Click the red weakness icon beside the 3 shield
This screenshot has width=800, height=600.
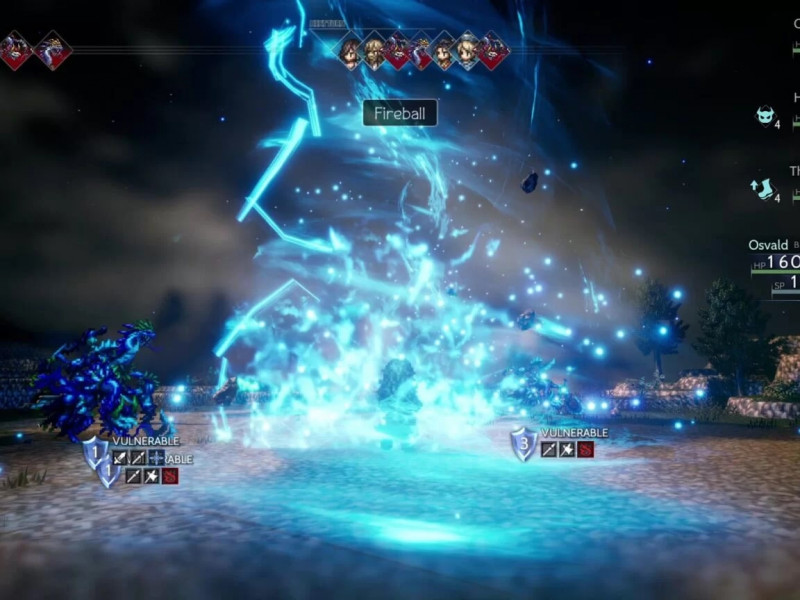(x=585, y=450)
